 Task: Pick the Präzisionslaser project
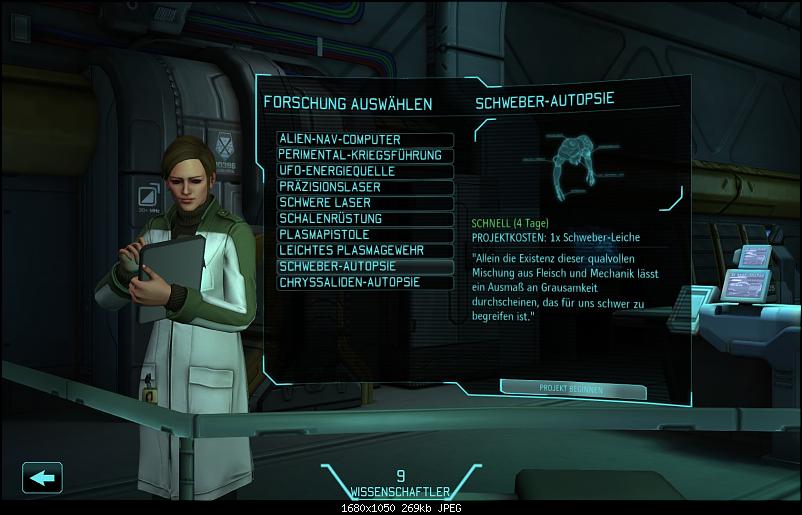pyautogui.click(x=365, y=187)
